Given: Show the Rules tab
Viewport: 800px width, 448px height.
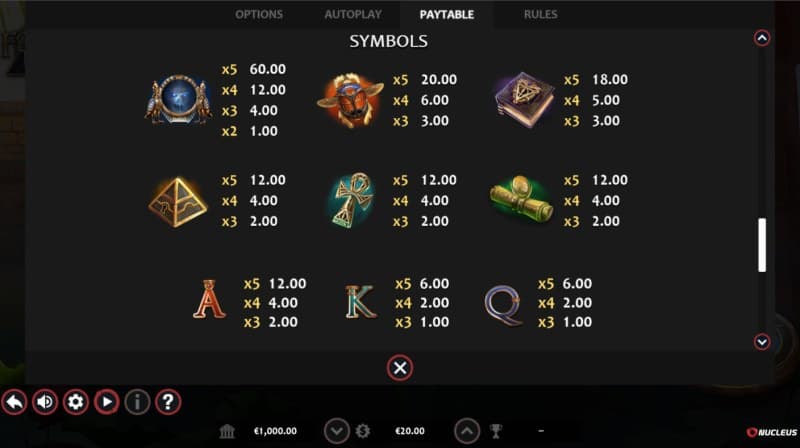Looking at the screenshot, I should [x=541, y=15].
